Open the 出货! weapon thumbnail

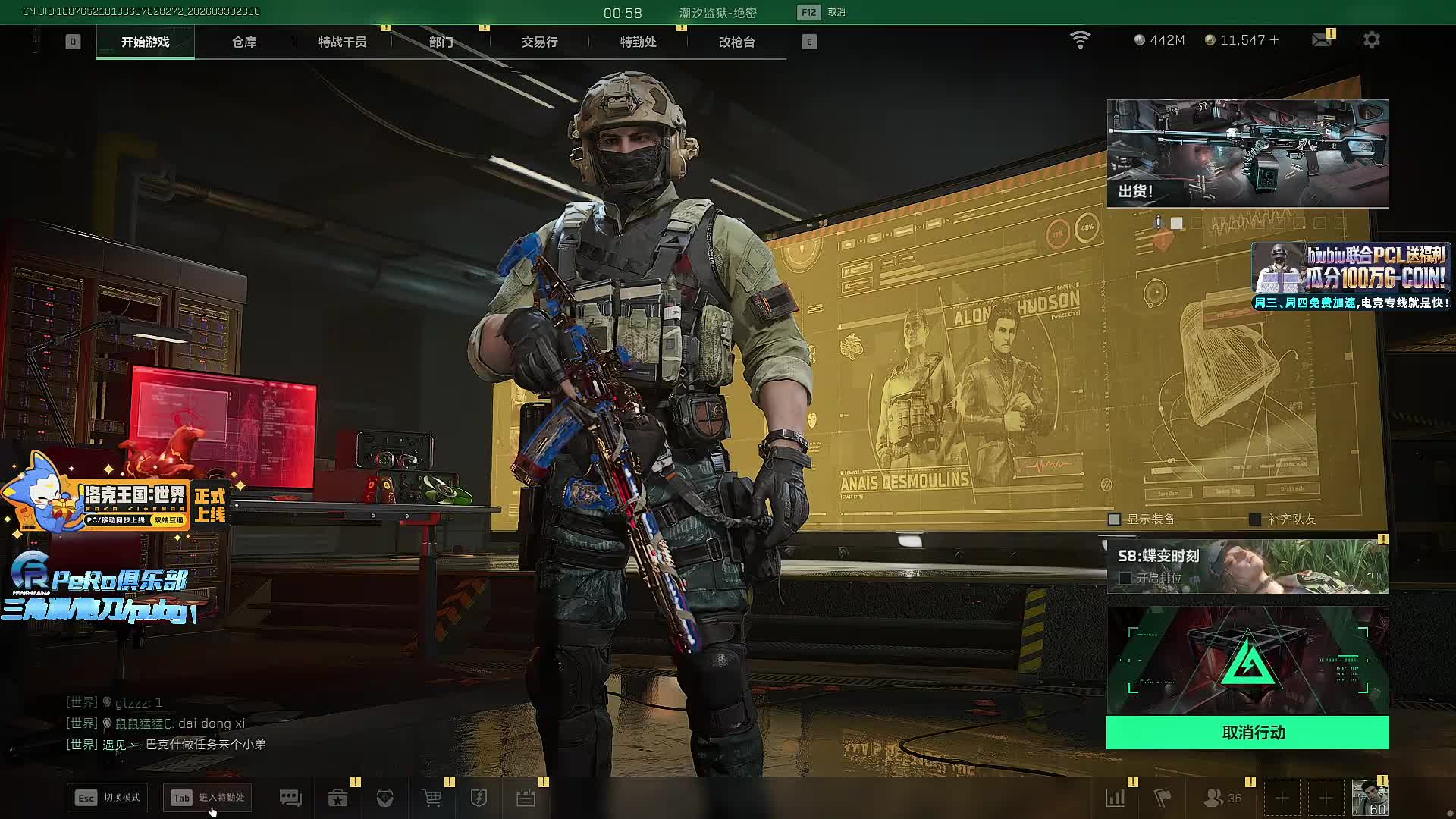click(1247, 153)
